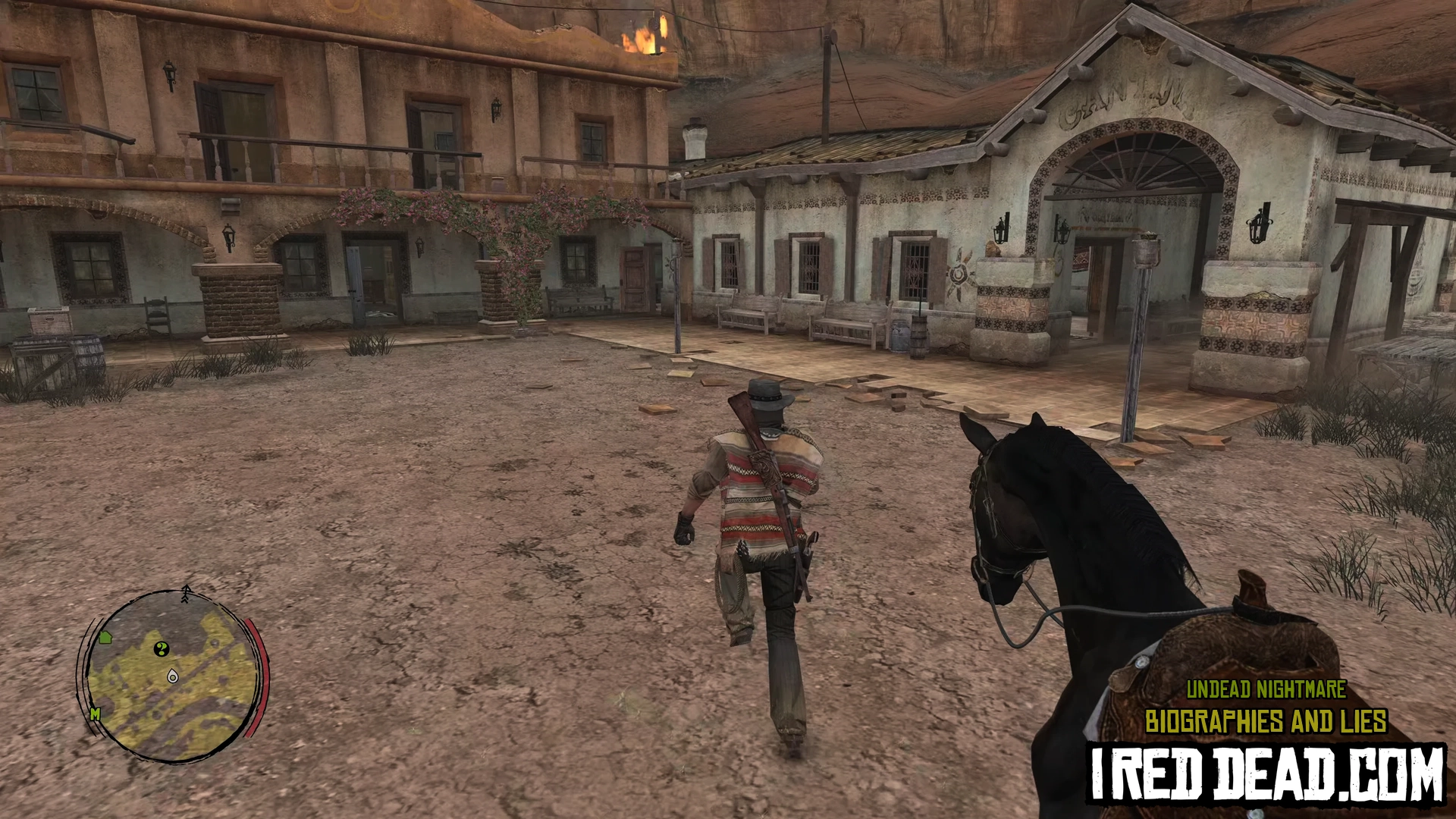Click the north arrow atop the minimap
Image resolution: width=1456 pixels, height=819 pixels.
187,593
